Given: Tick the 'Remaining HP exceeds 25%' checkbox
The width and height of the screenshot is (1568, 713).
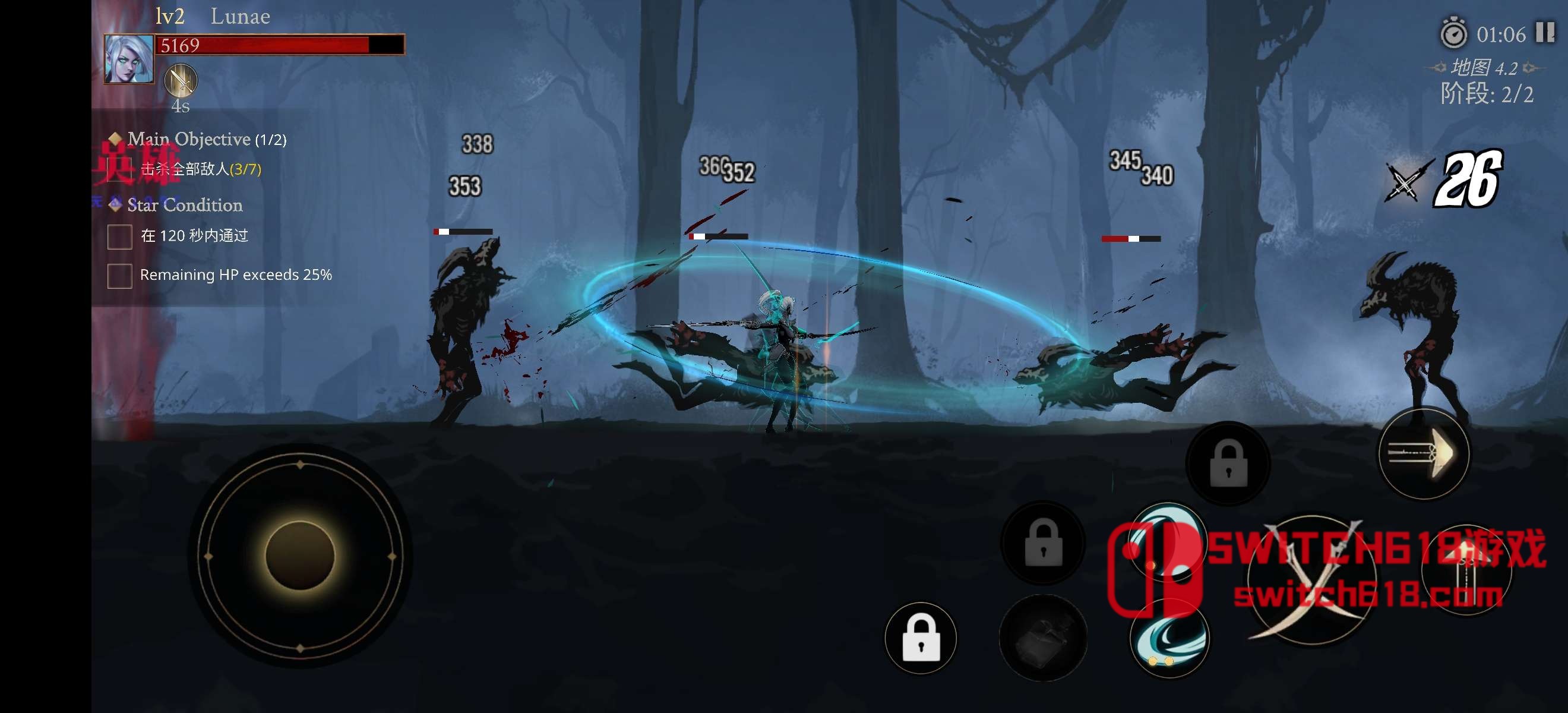Looking at the screenshot, I should [120, 275].
